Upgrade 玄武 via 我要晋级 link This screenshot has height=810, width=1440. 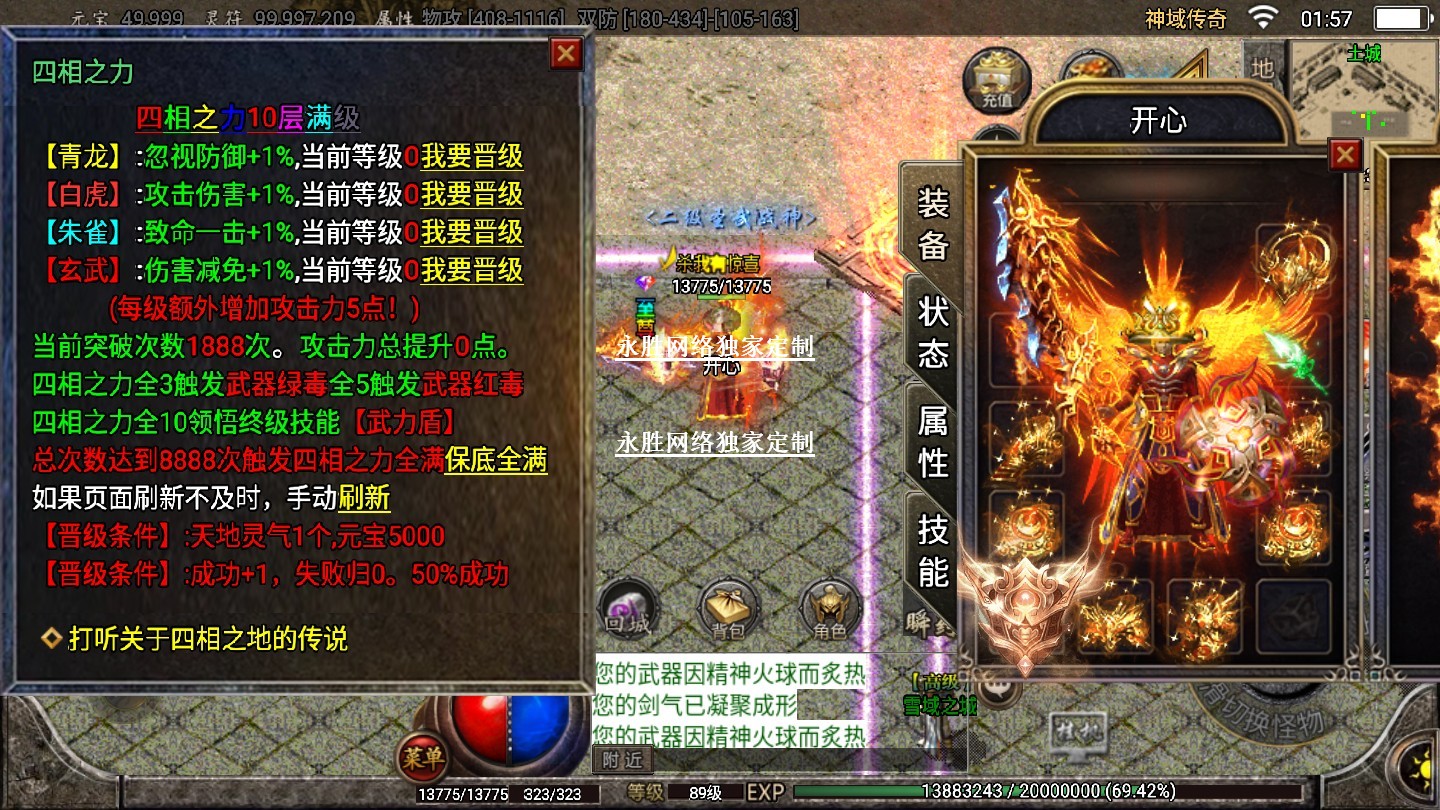click(472, 271)
